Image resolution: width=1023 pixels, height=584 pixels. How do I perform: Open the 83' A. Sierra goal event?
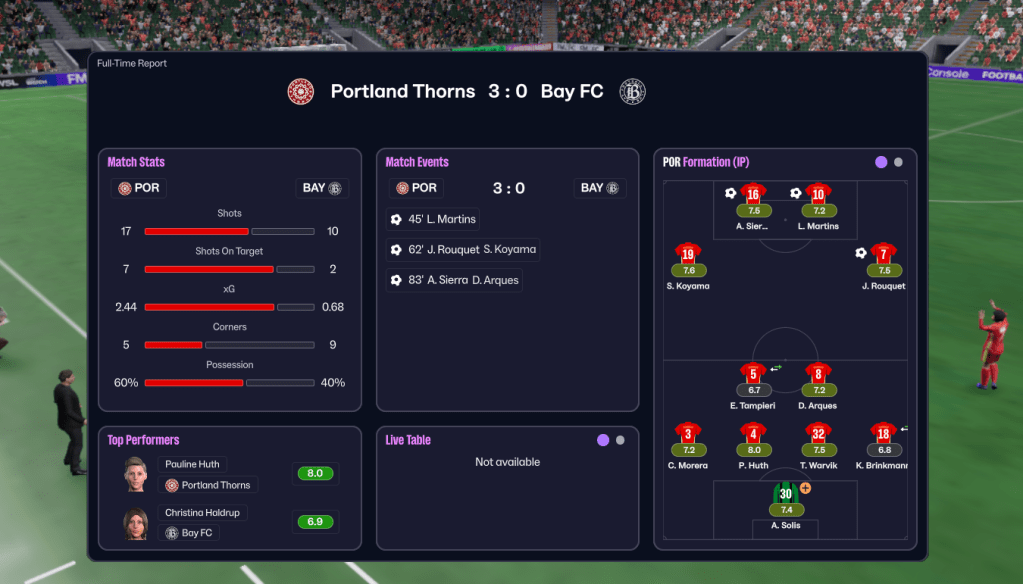[455, 281]
